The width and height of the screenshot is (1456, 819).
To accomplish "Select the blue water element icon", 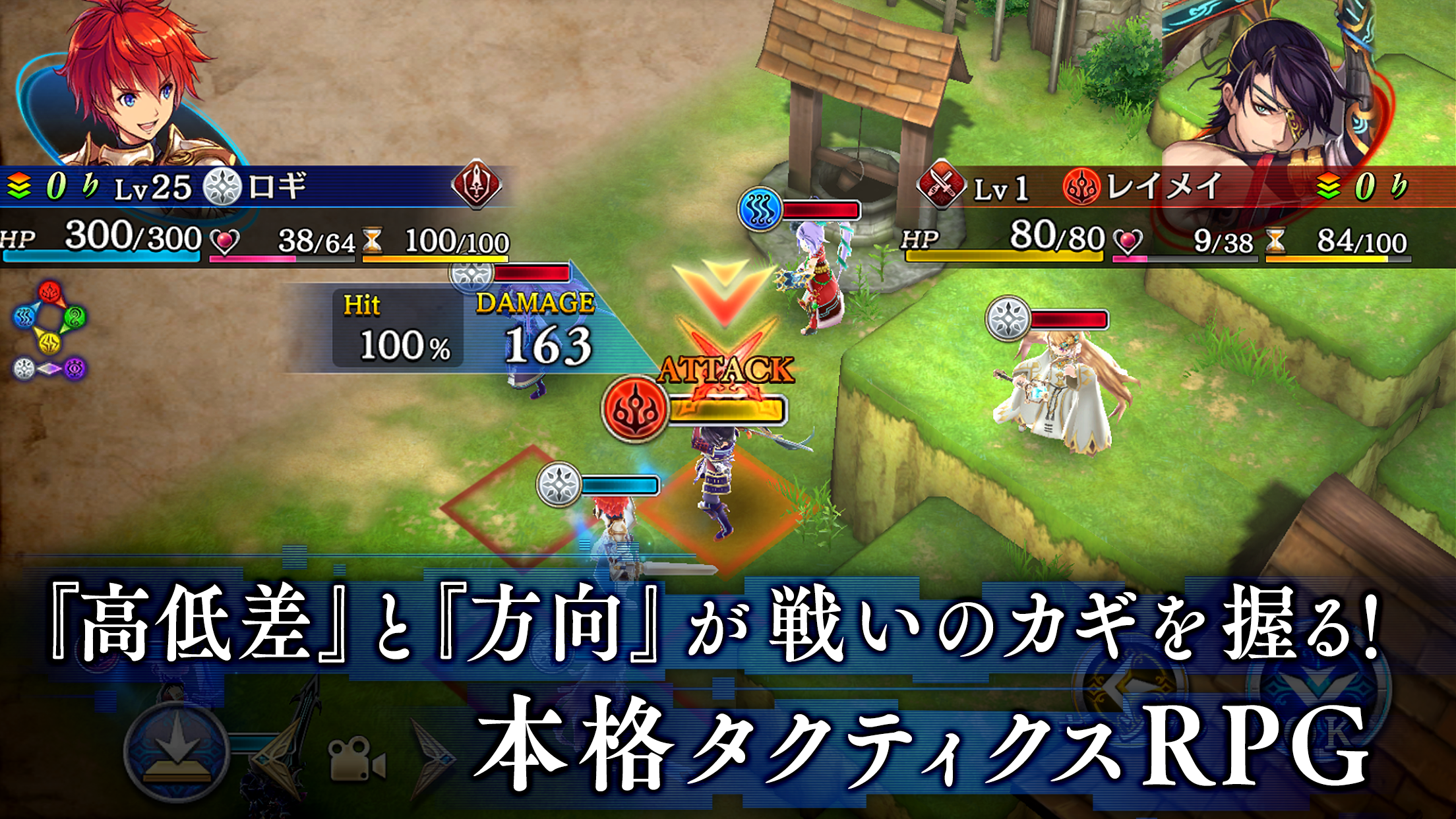I will [24, 317].
